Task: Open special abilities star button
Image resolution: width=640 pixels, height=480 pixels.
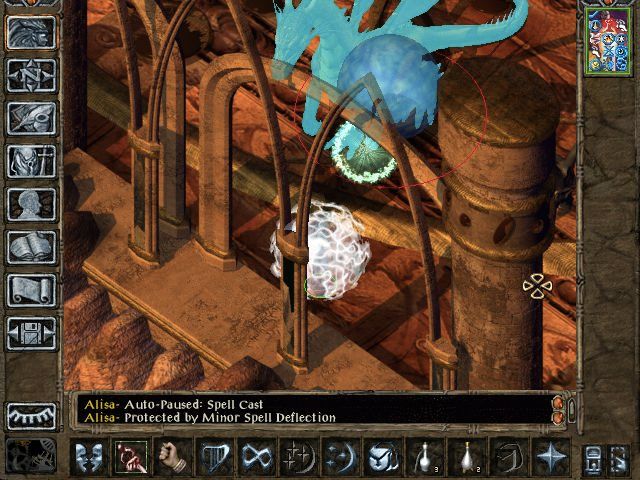Action: (550, 457)
